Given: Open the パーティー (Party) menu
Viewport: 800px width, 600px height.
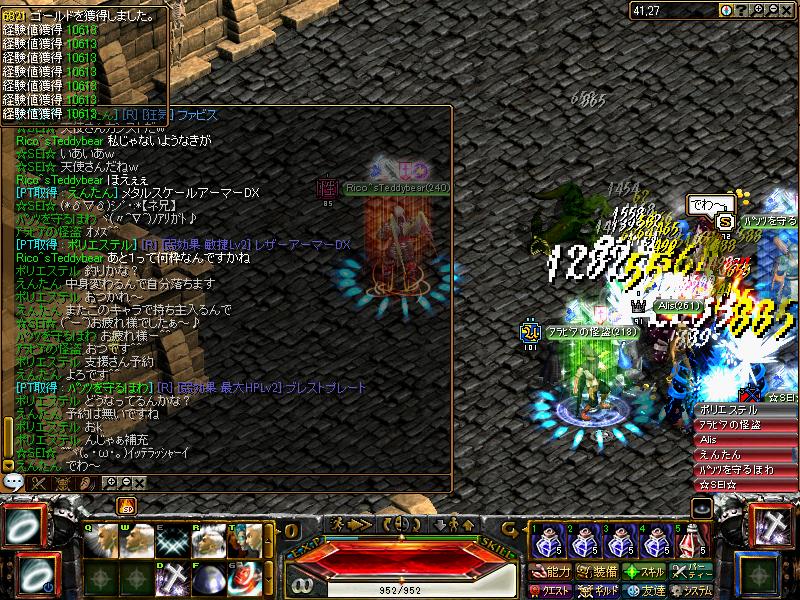Looking at the screenshot, I should 690,572.
